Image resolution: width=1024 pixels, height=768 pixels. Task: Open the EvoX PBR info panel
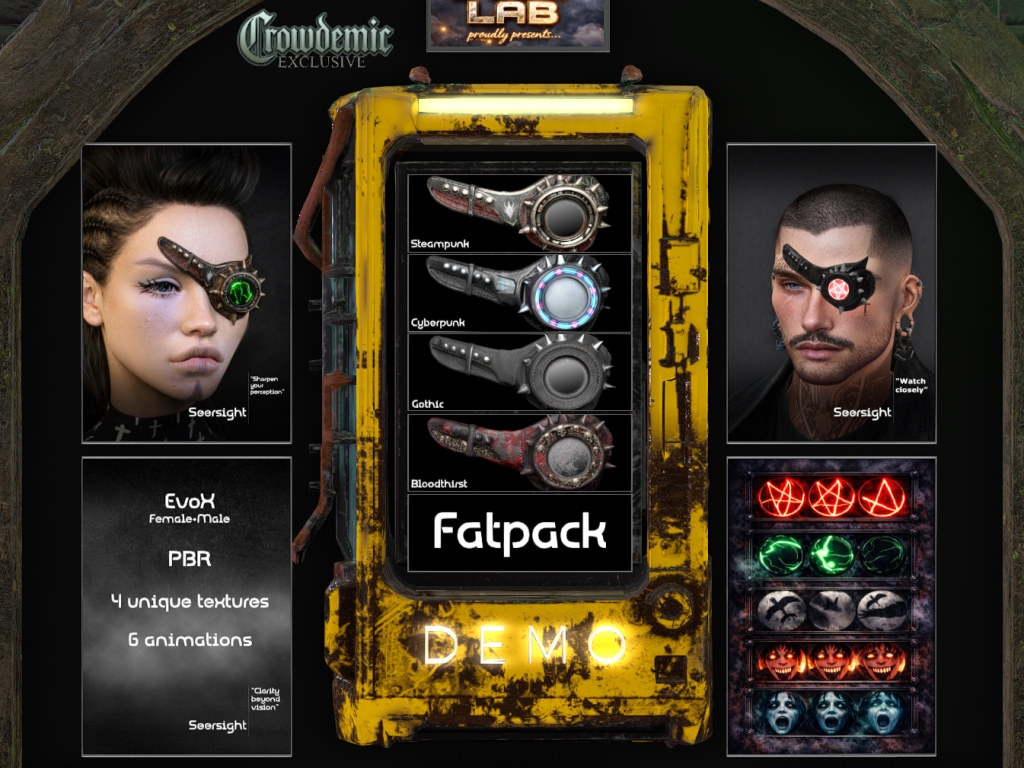(x=186, y=606)
